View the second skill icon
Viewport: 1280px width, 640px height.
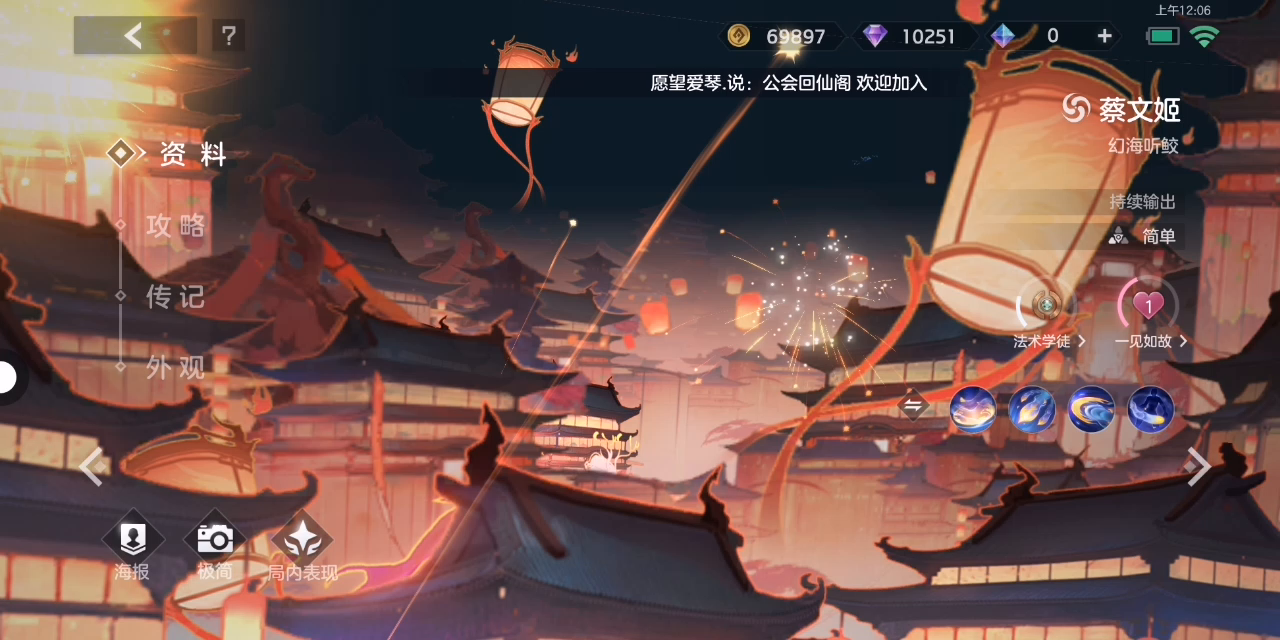click(1032, 409)
